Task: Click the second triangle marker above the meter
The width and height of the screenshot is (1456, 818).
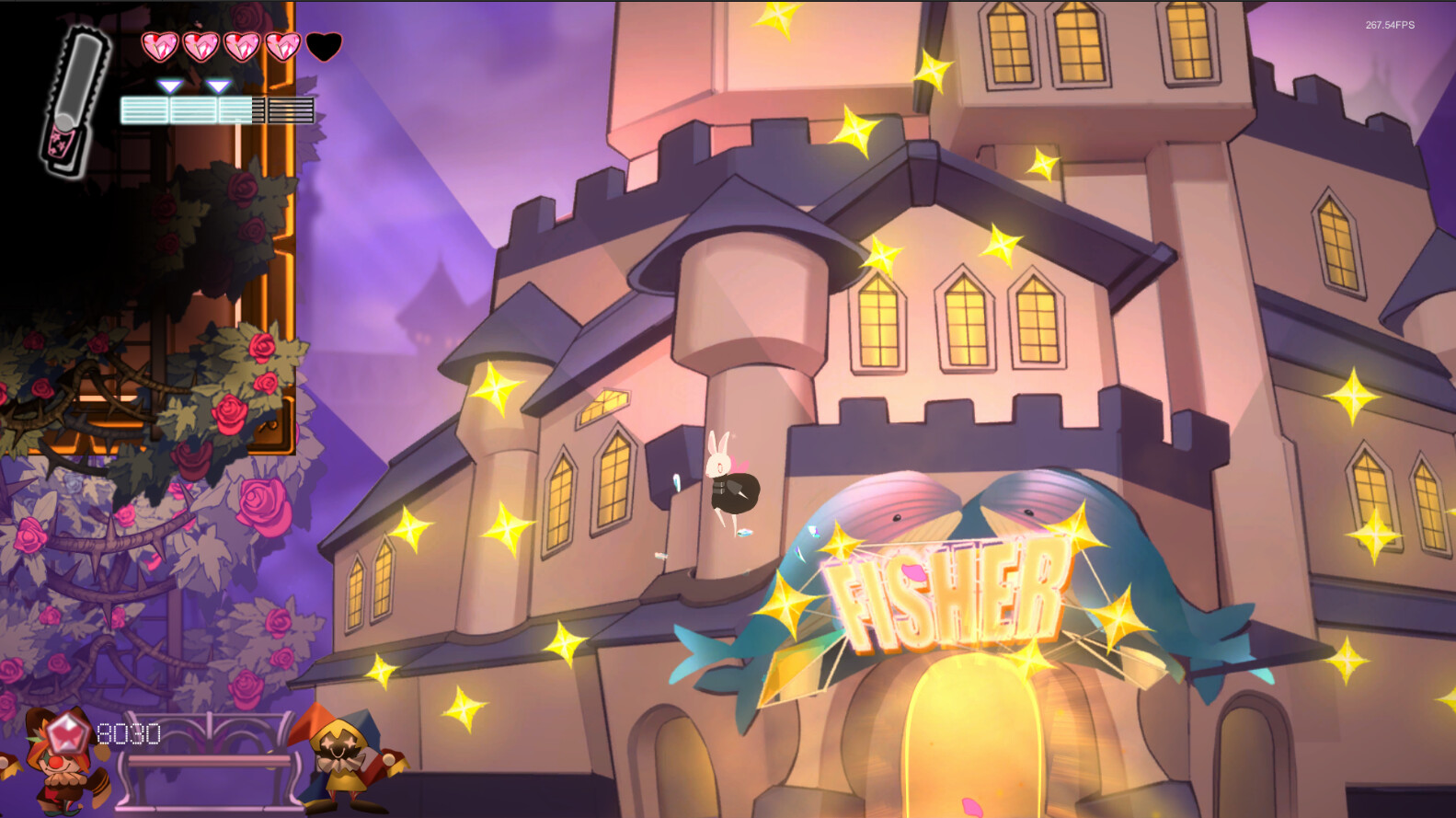Action: pyautogui.click(x=219, y=83)
